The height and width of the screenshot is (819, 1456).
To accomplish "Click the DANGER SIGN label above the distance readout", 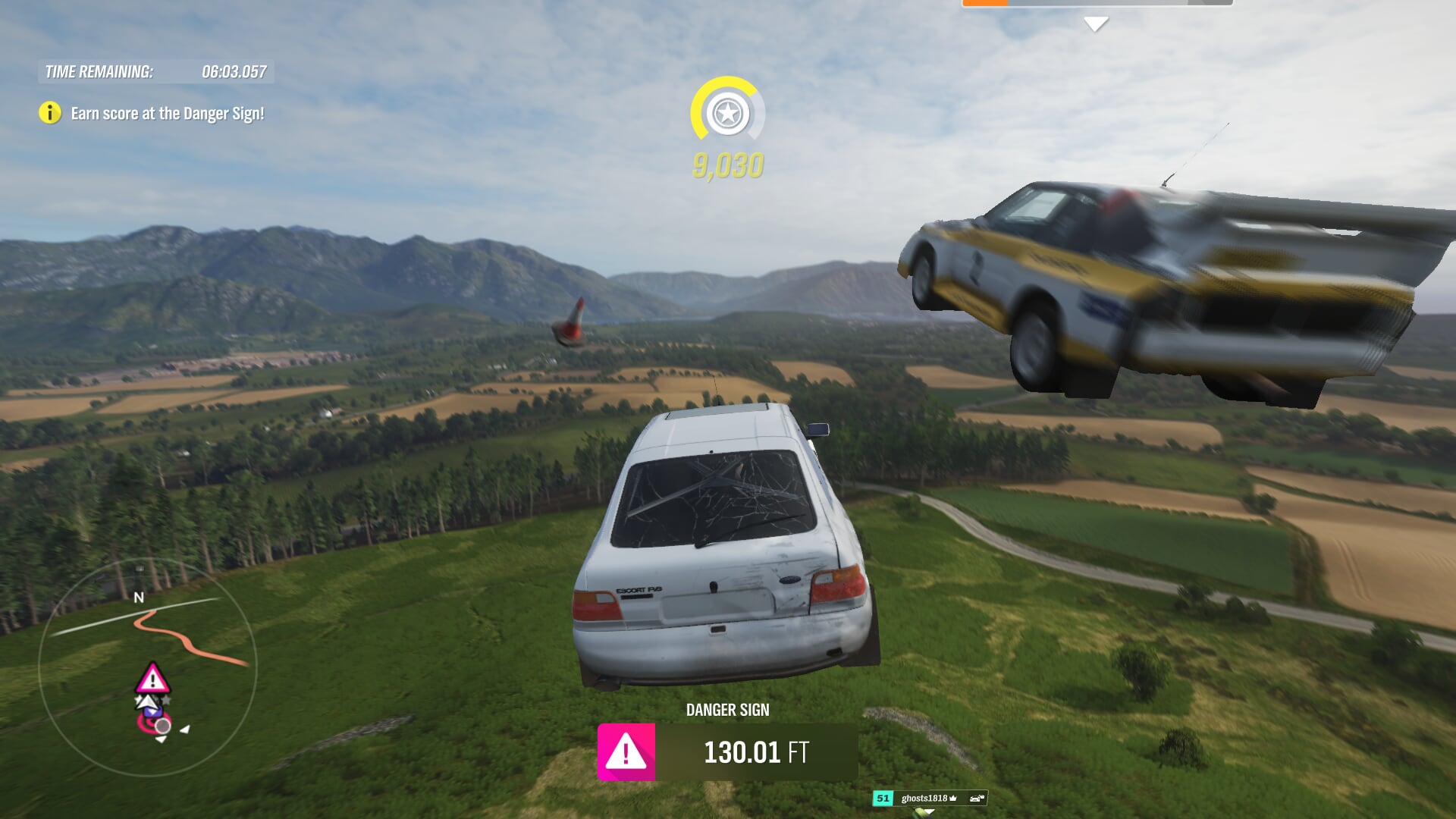I will point(727,710).
